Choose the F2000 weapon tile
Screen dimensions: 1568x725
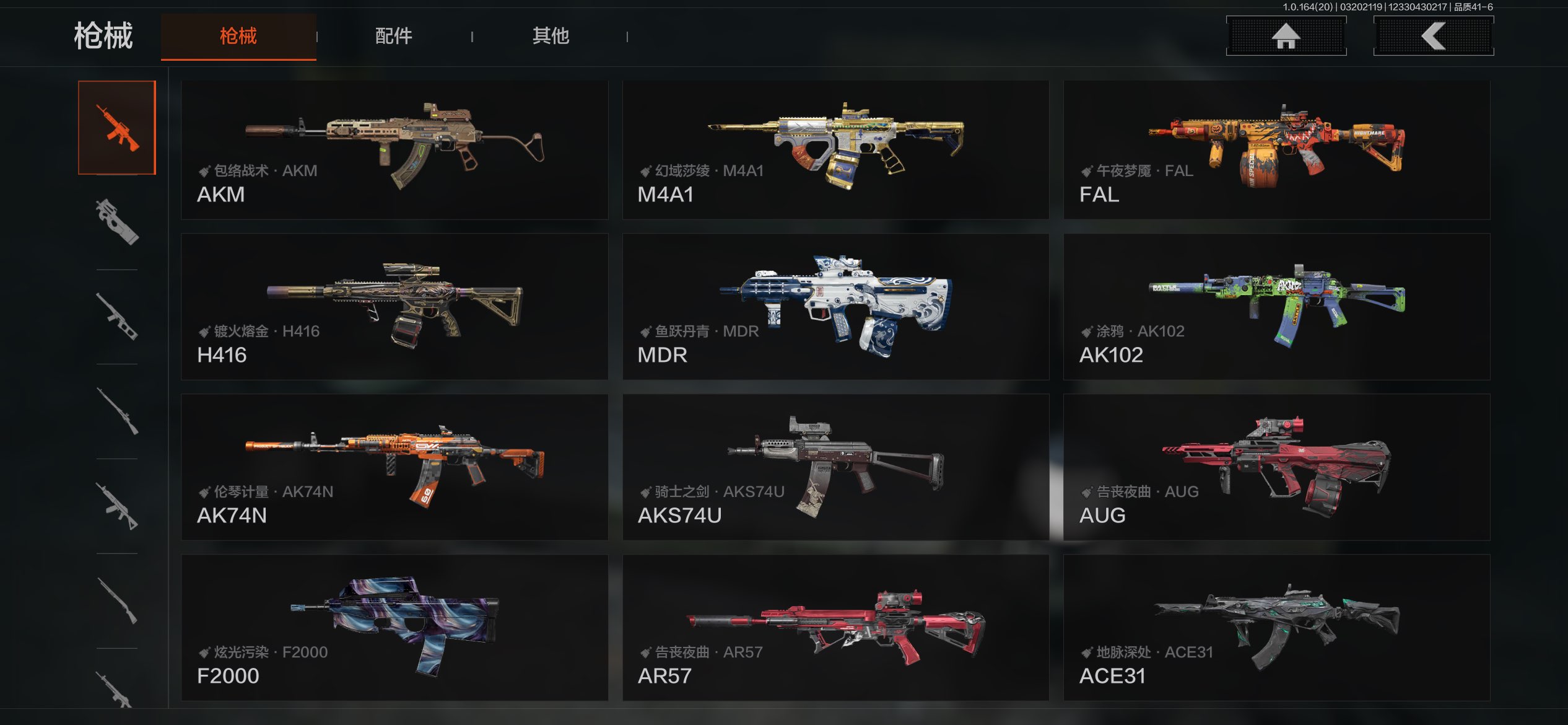point(394,628)
